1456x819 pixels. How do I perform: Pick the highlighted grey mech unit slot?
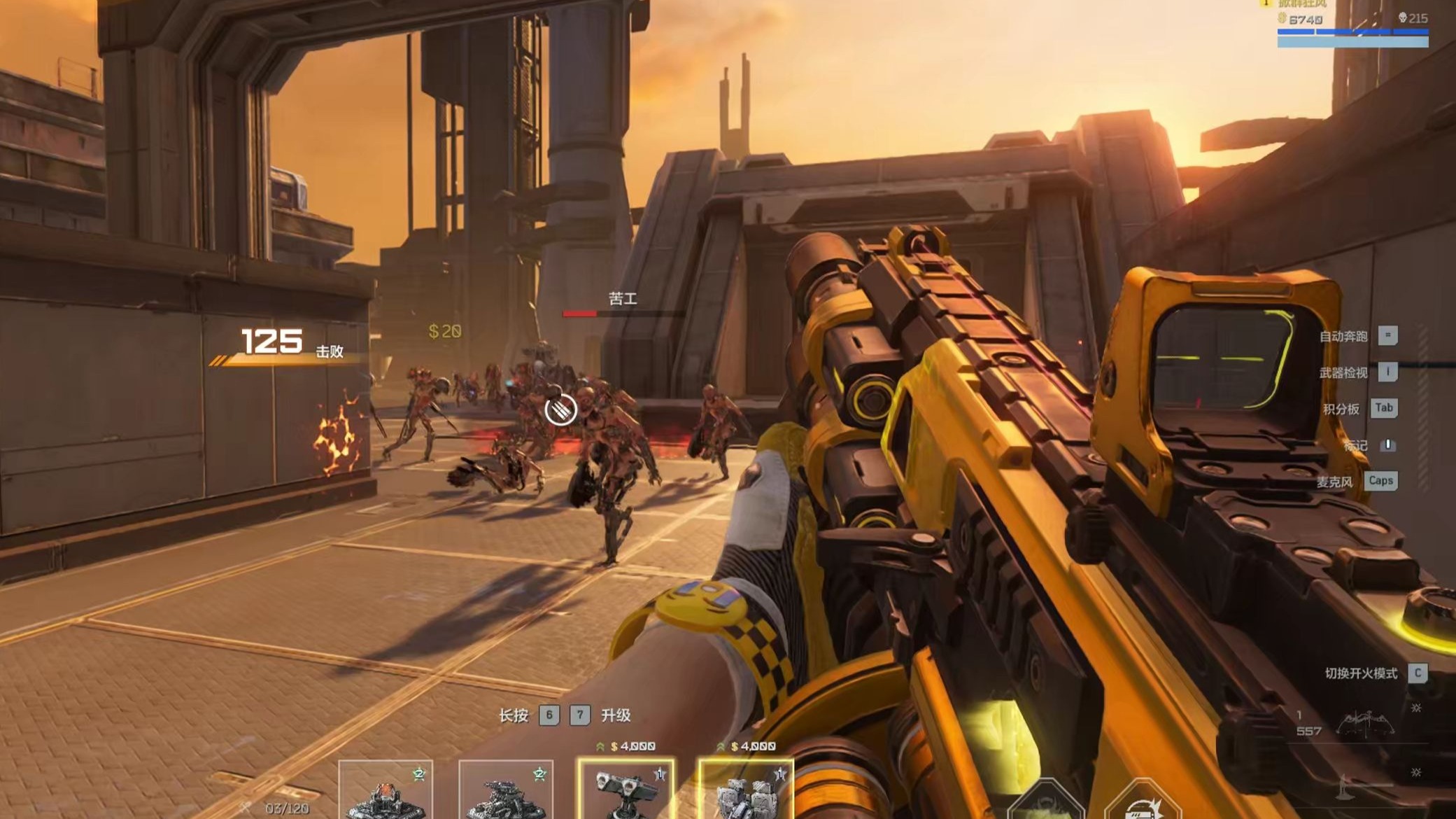click(746, 791)
